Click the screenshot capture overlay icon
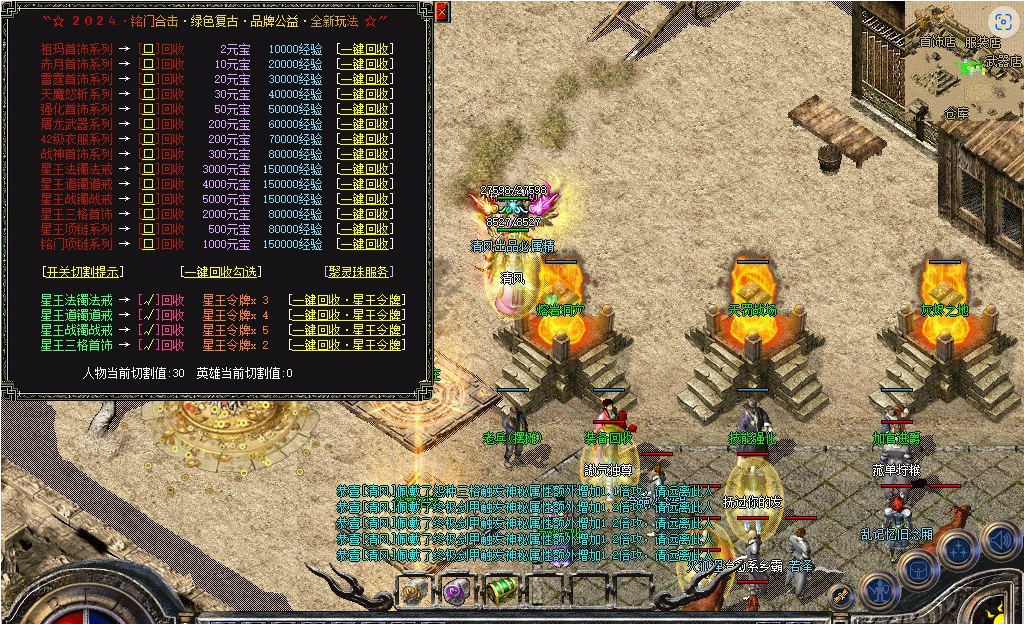This screenshot has height=624, width=1024. (x=1002, y=22)
